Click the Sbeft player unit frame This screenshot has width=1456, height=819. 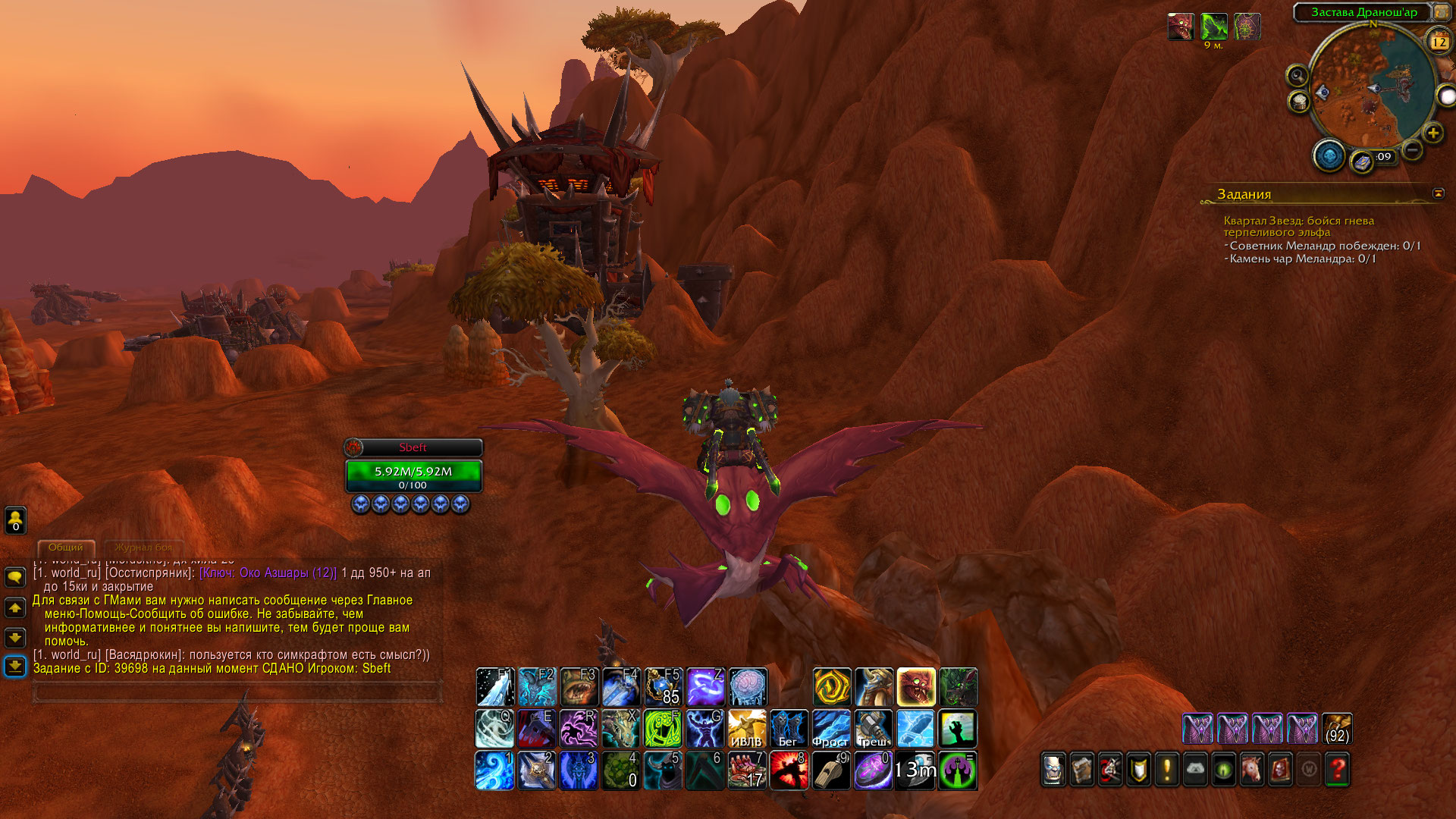pyautogui.click(x=413, y=470)
